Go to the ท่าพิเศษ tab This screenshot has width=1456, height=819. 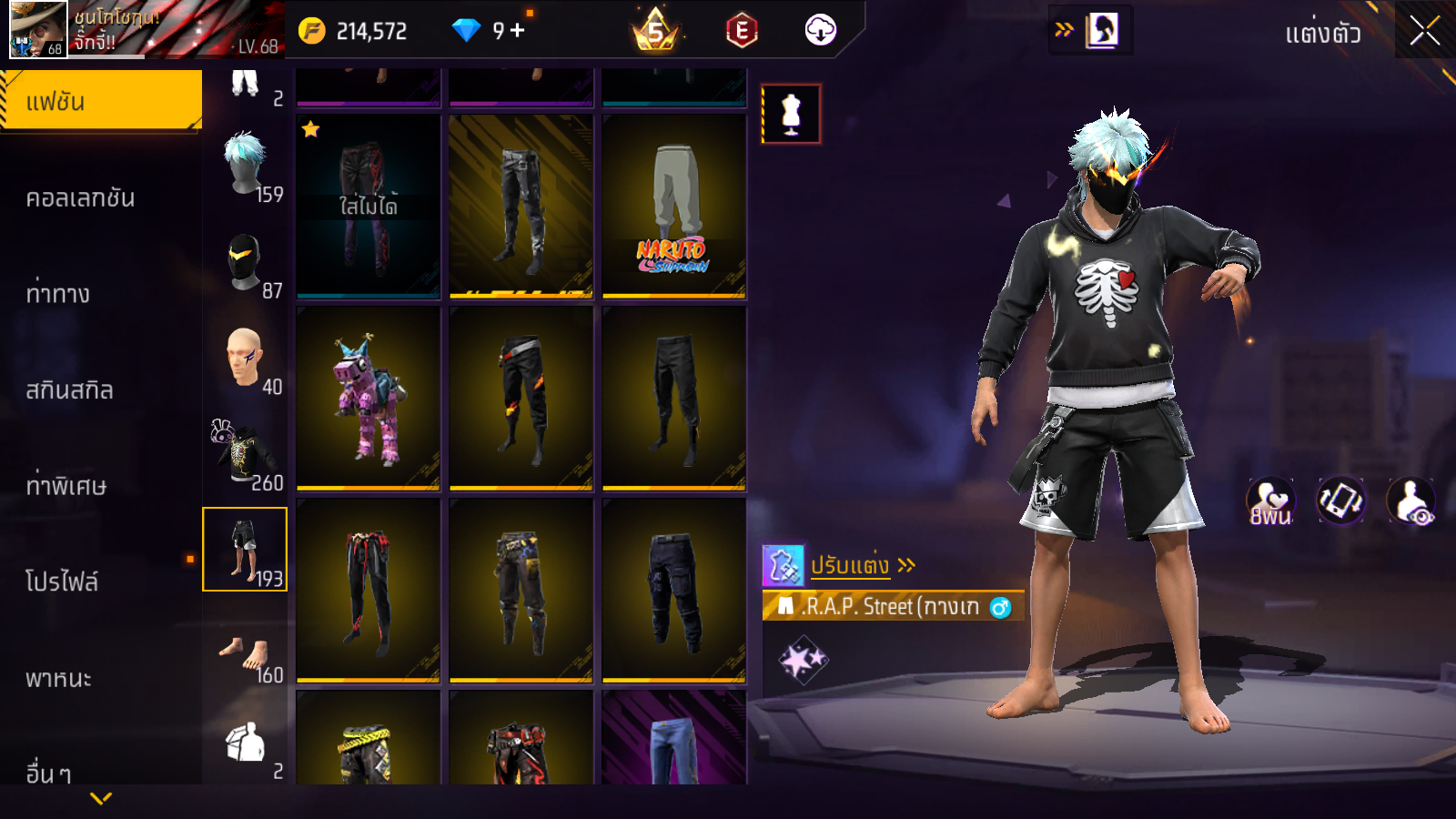[66, 486]
